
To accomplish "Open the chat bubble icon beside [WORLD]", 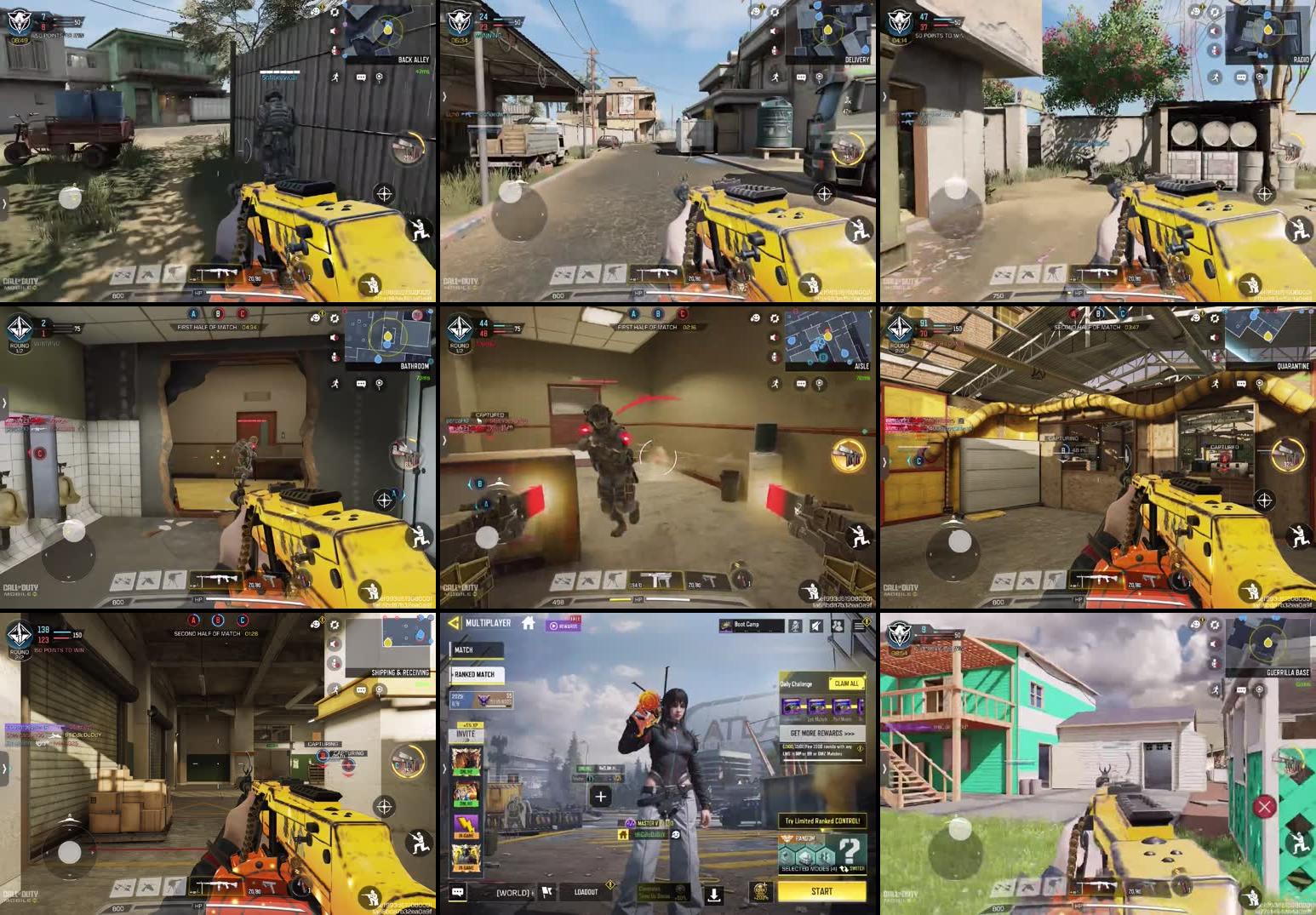I will (x=457, y=892).
